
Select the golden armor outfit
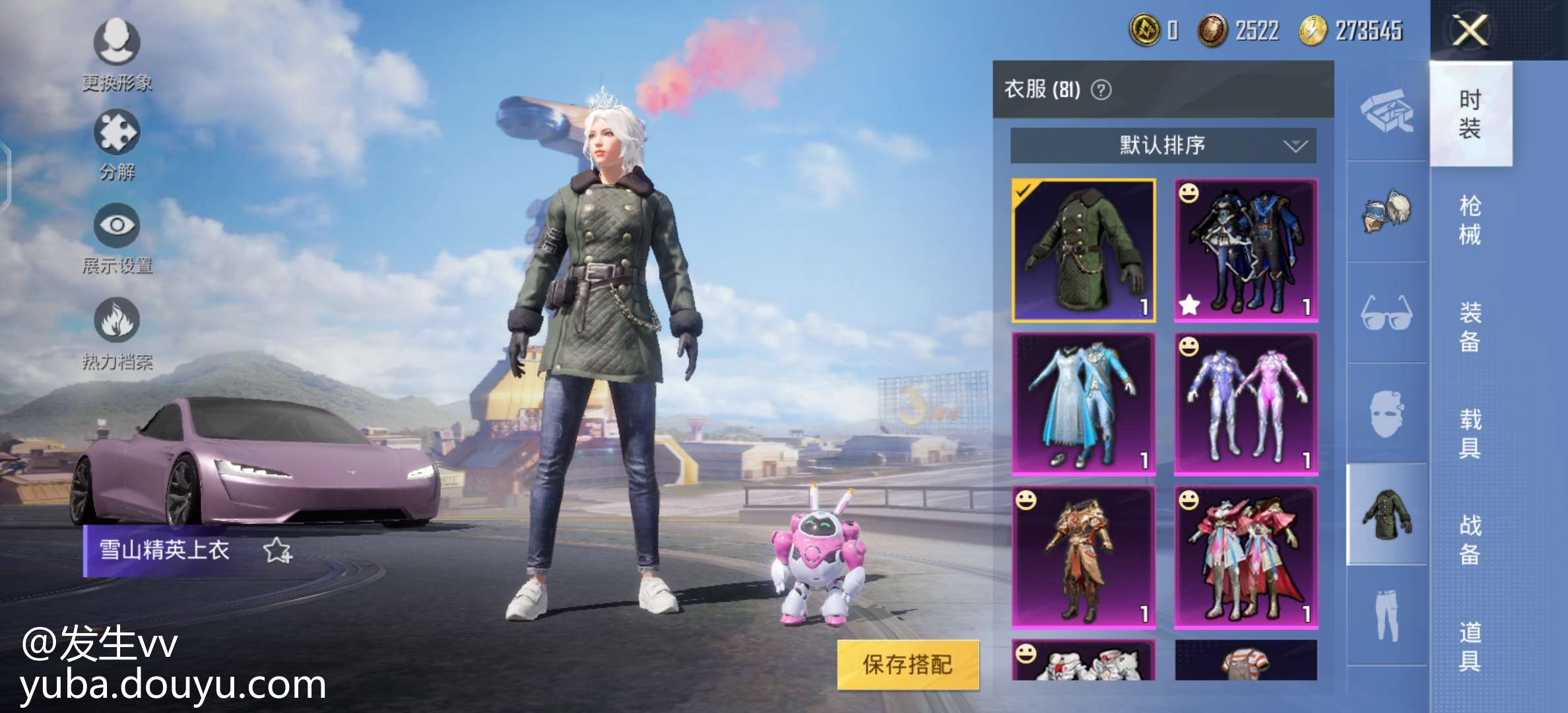pos(1084,557)
